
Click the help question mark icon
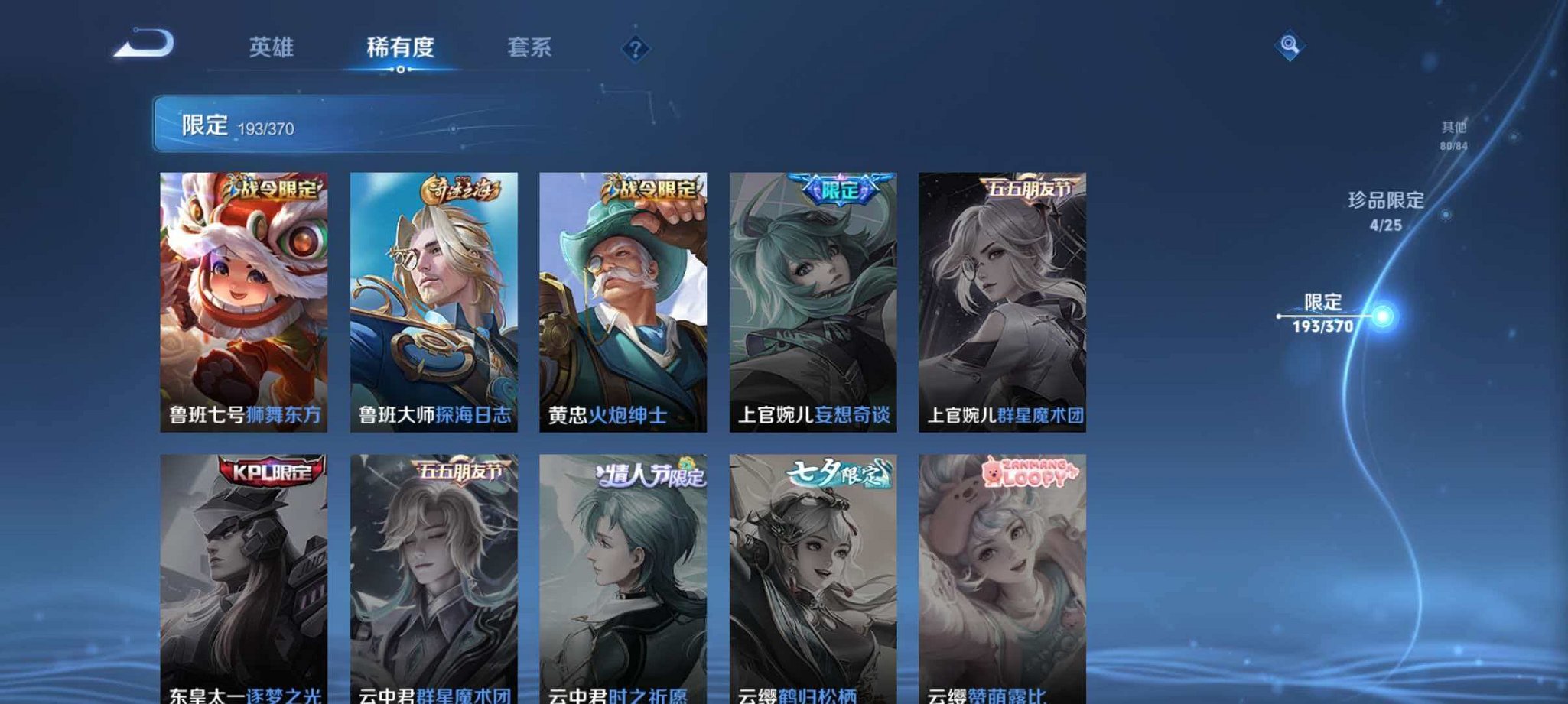(x=636, y=49)
